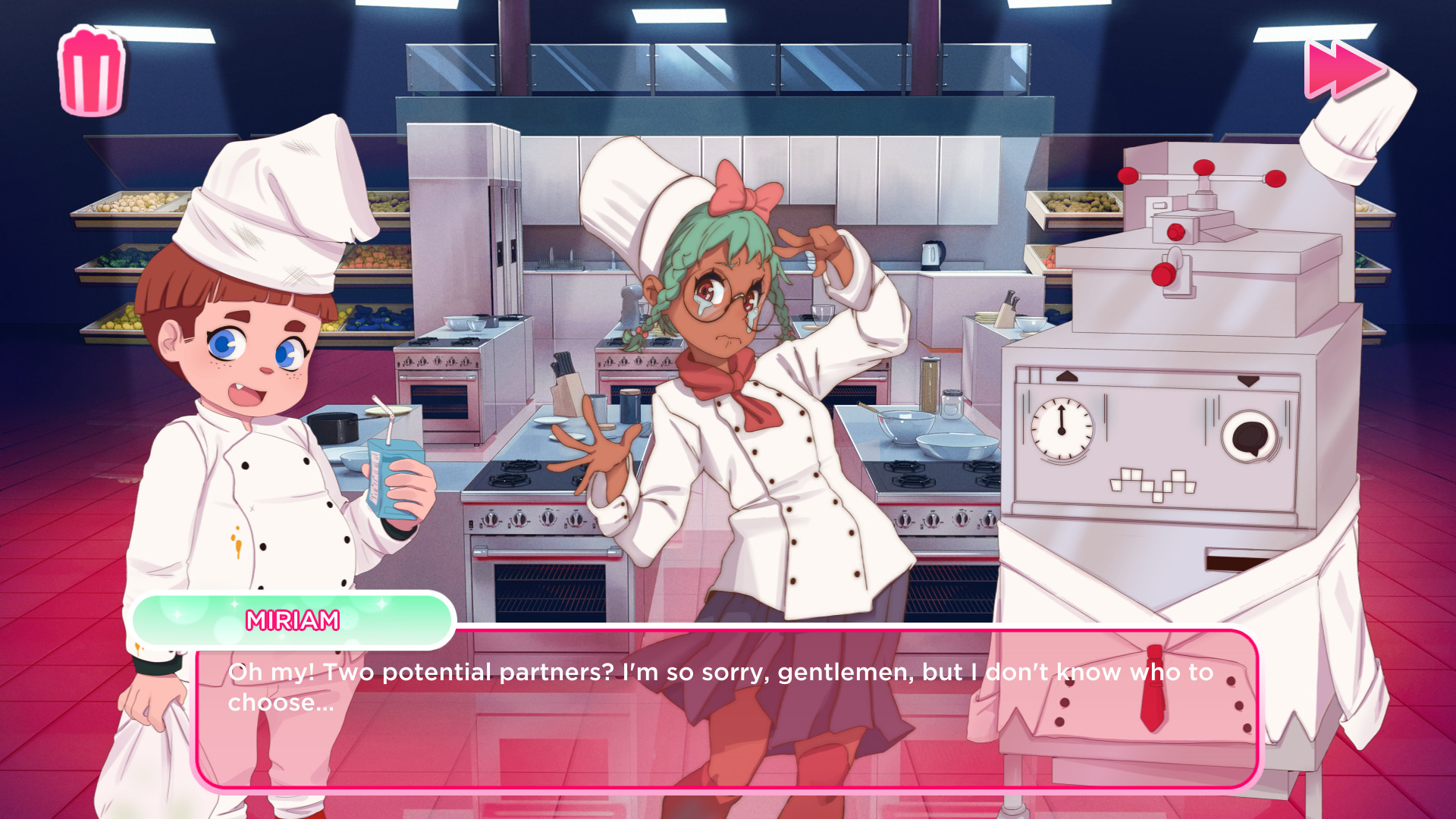This screenshot has height=819, width=1456.
Task: Select the MIRIAM name banner
Action: coord(292,620)
